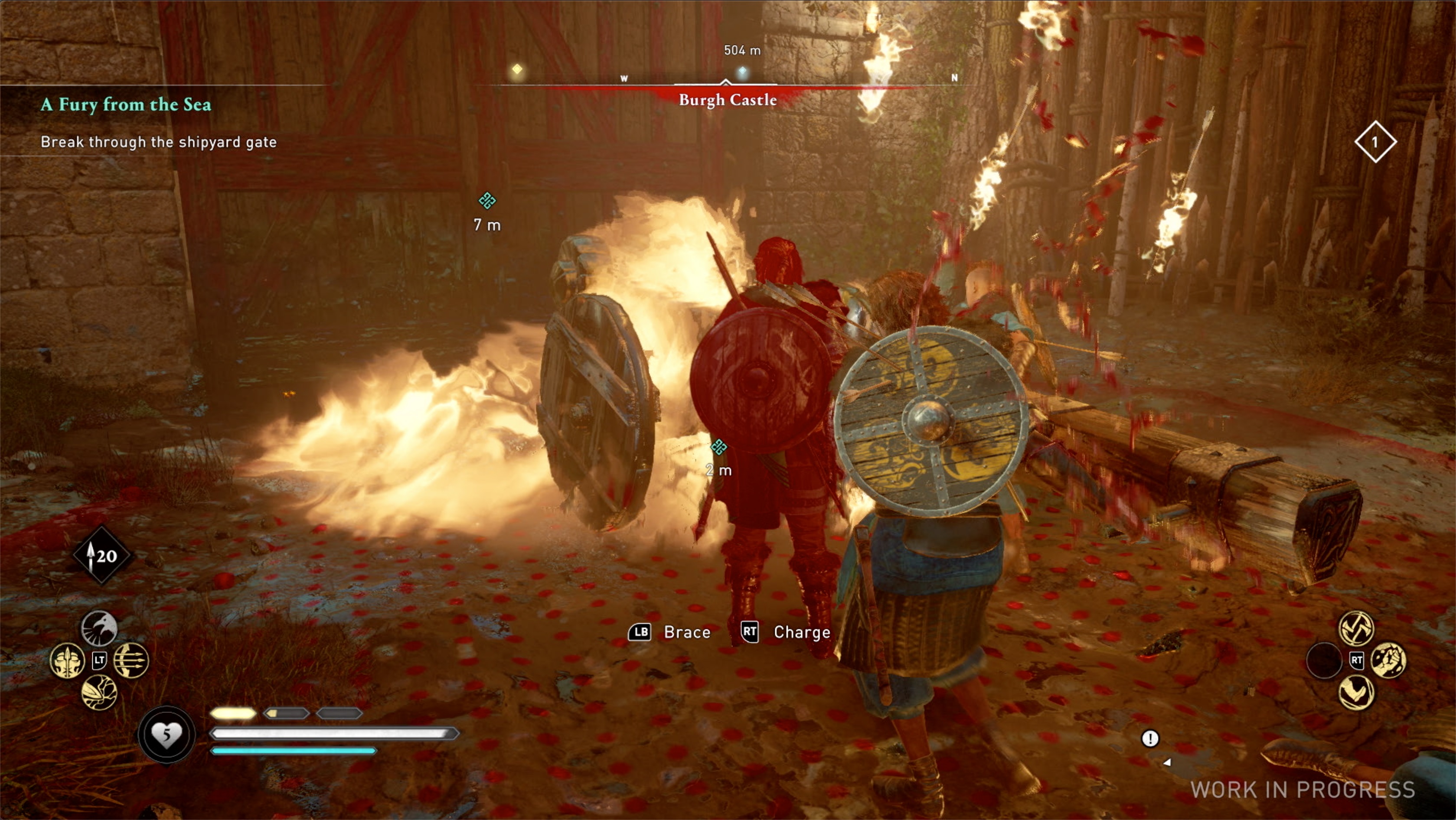This screenshot has width=1456, height=820.
Task: Select the arrow quiver diamond icon
Action: tap(102, 556)
